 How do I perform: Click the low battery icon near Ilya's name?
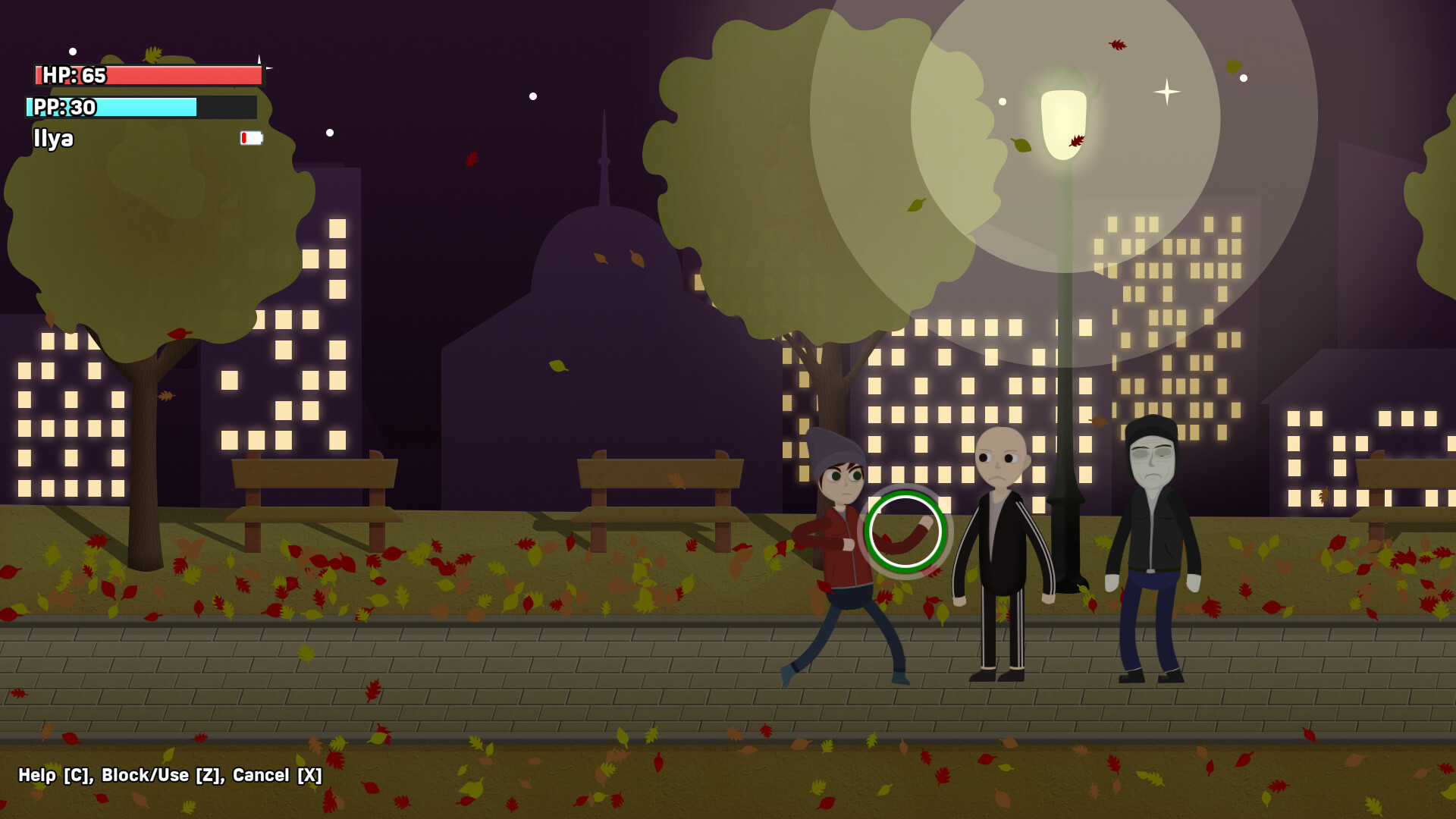(251, 139)
